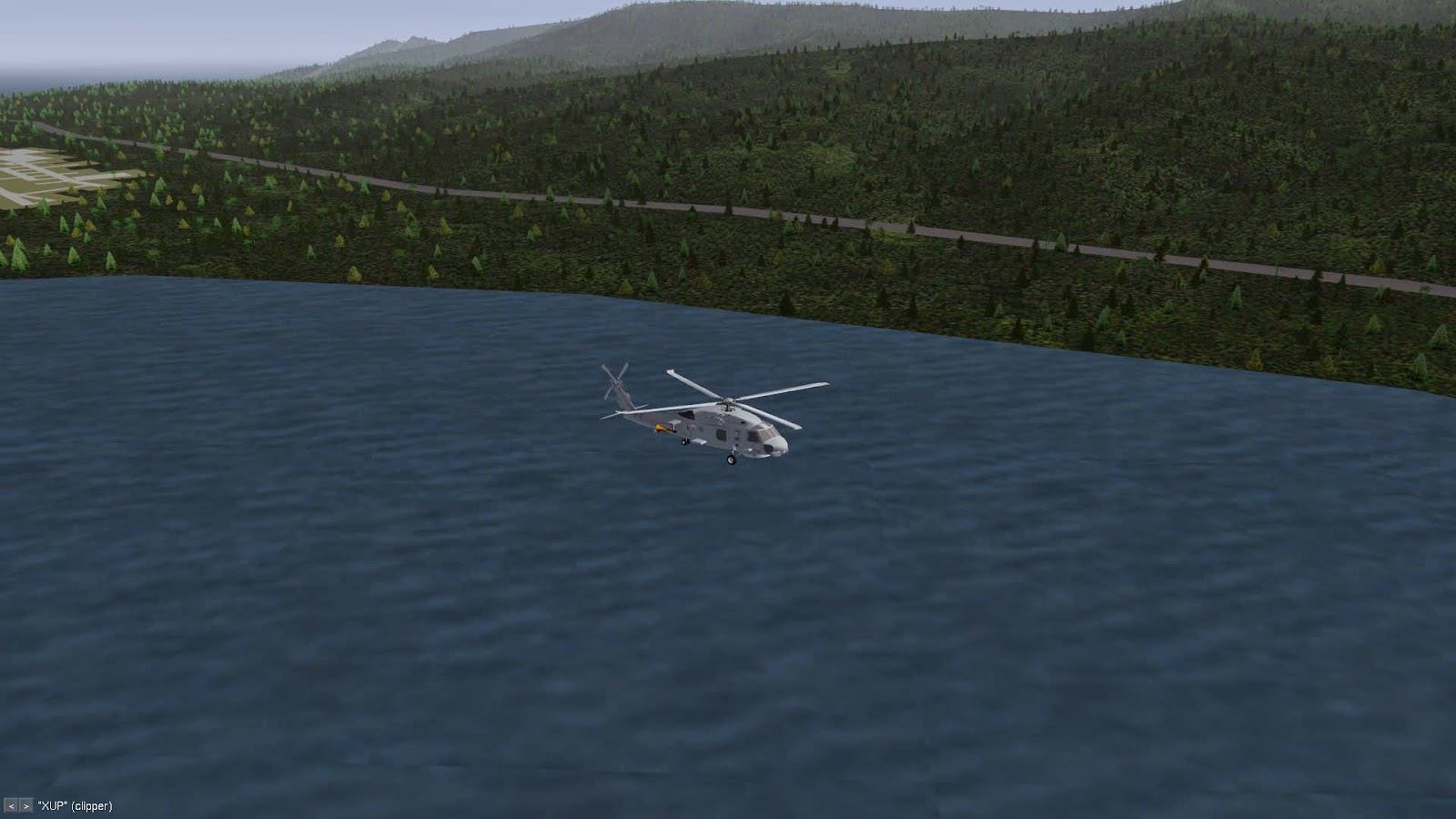1456x819 pixels.
Task: Click the helicopter's tail rotor
Action: [616, 380]
